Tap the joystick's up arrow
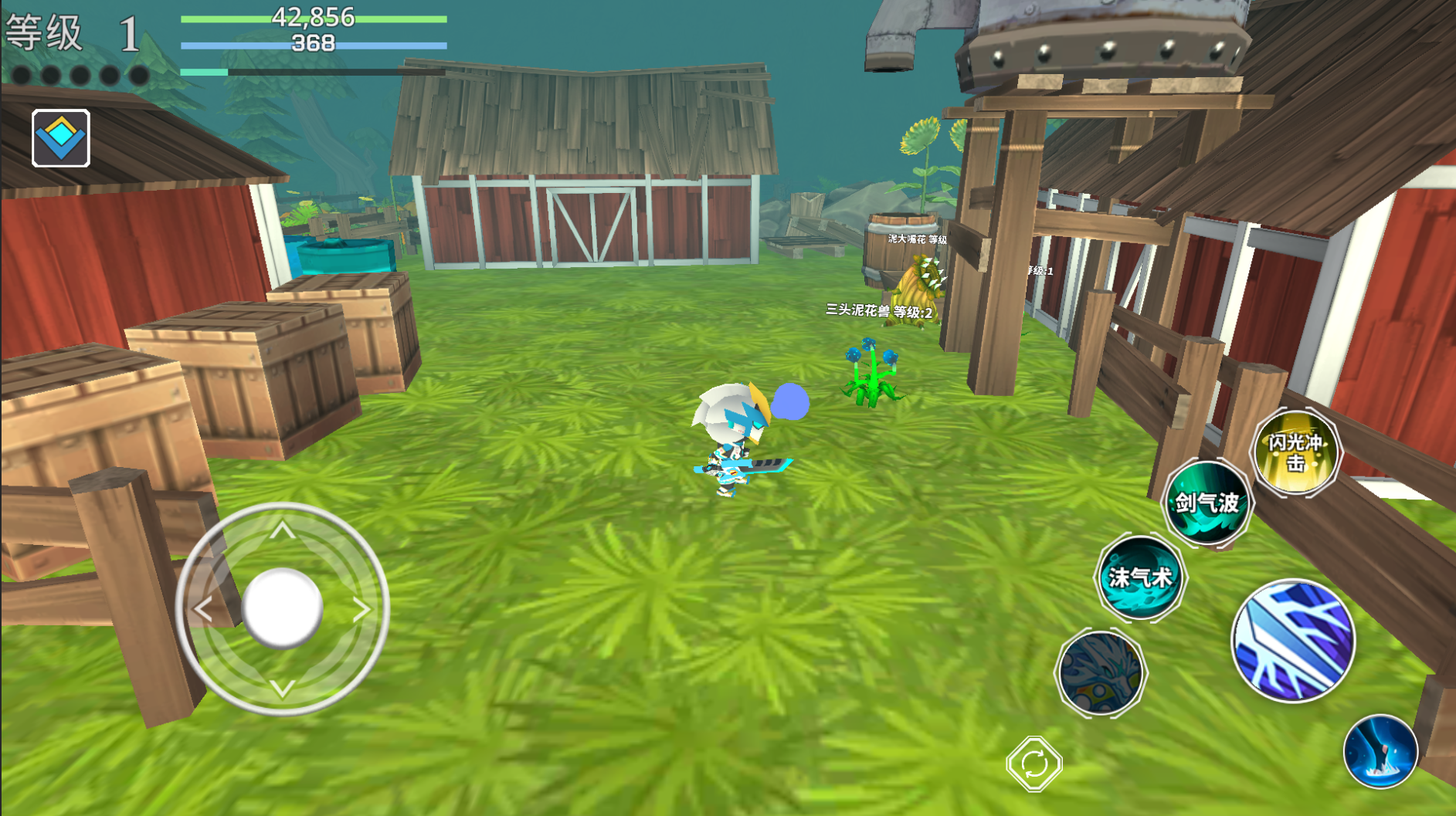 pyautogui.click(x=283, y=530)
